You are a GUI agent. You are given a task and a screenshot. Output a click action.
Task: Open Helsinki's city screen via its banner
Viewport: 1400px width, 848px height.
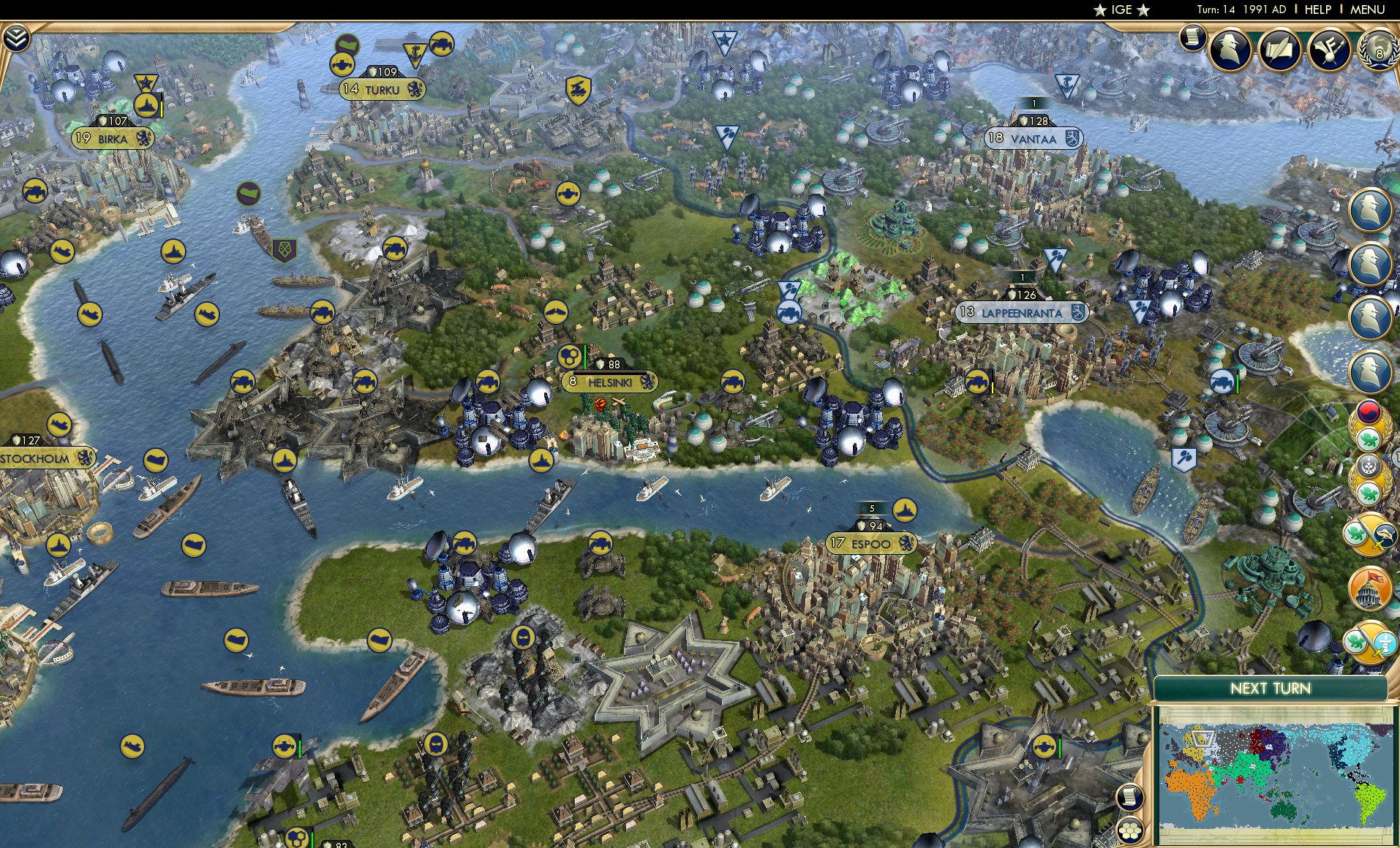point(609,382)
